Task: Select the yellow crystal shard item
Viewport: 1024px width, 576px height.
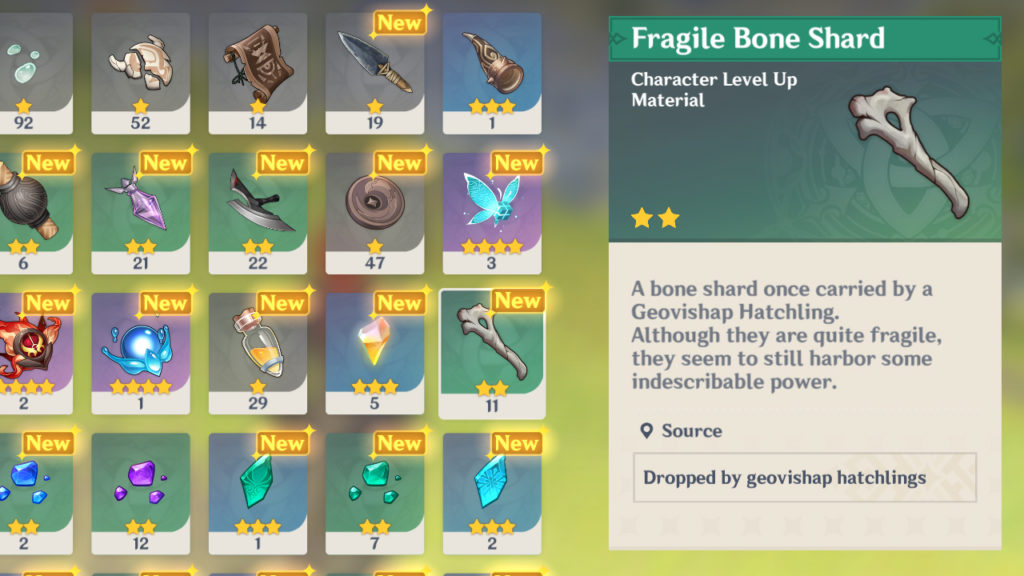Action: (x=375, y=352)
